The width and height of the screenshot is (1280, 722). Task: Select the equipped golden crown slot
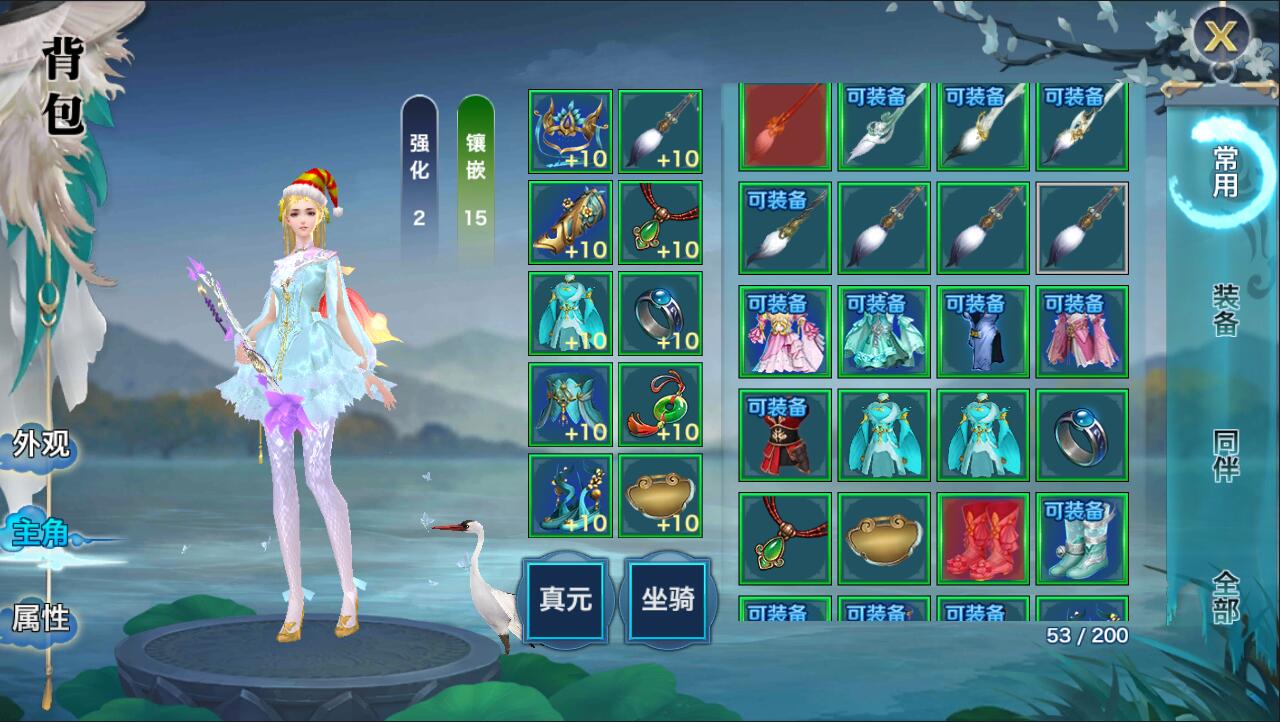pyautogui.click(x=570, y=131)
